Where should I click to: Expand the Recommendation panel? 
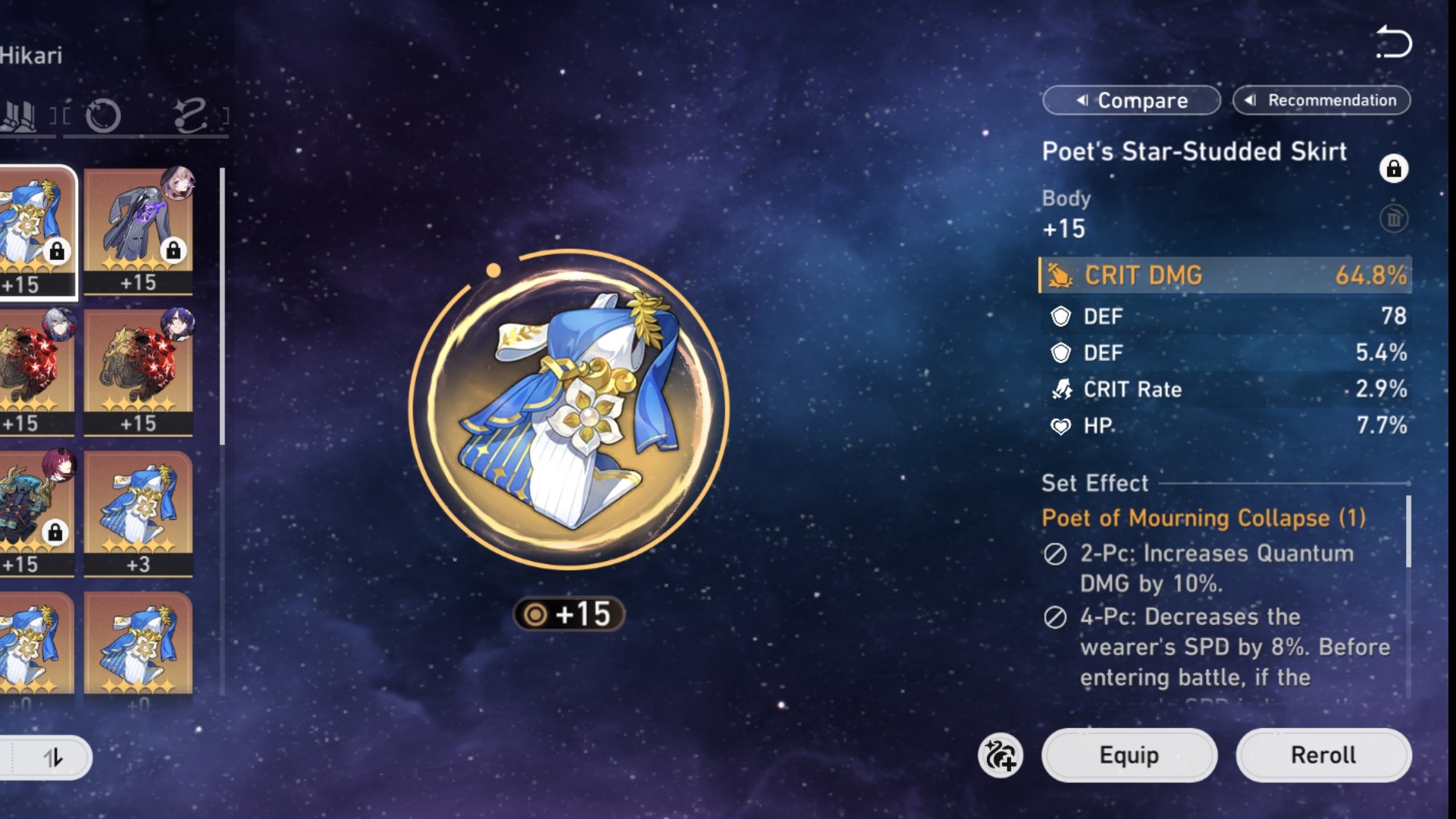[1322, 100]
